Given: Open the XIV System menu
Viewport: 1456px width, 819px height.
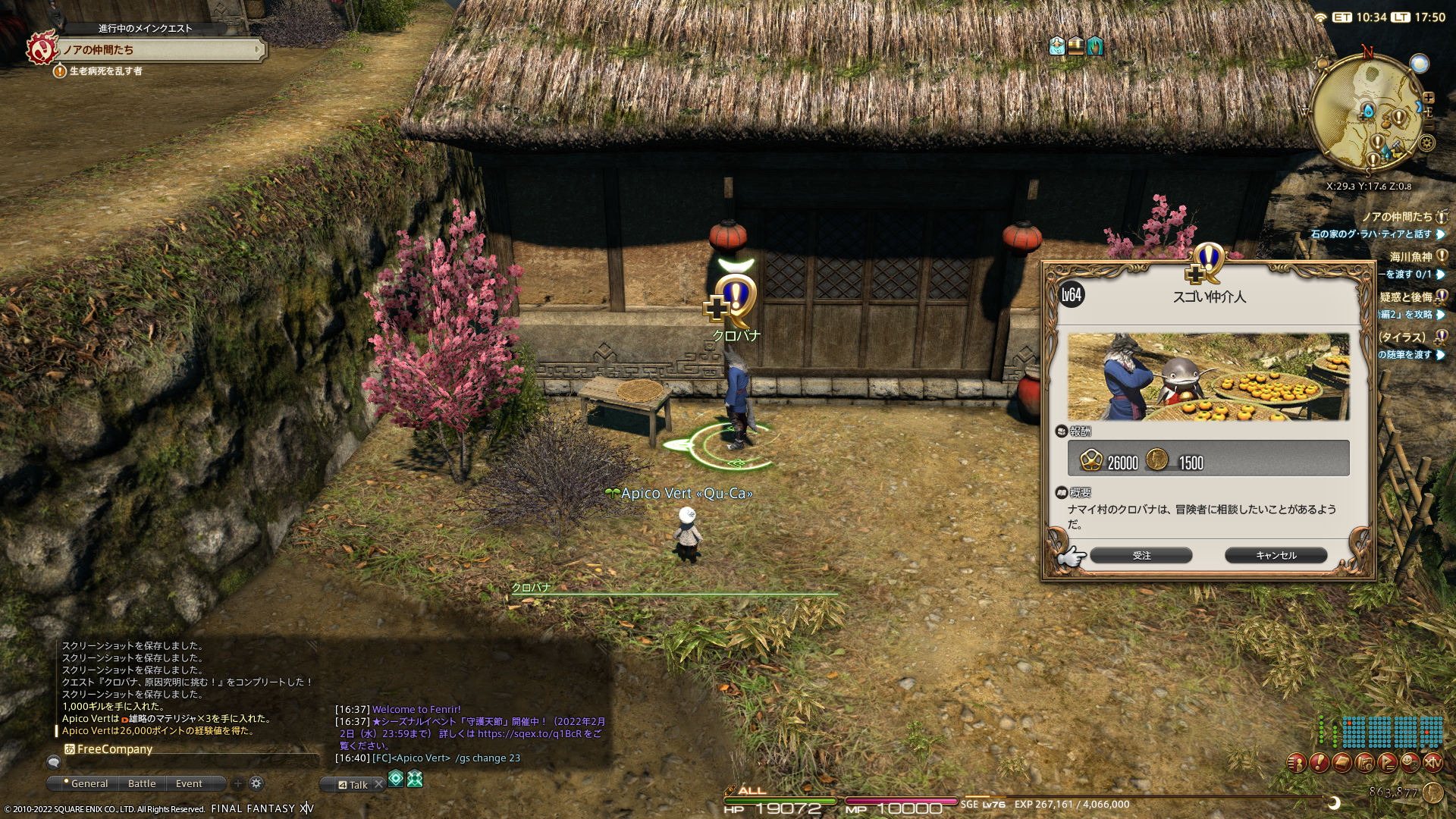Looking at the screenshot, I should click(1433, 762).
